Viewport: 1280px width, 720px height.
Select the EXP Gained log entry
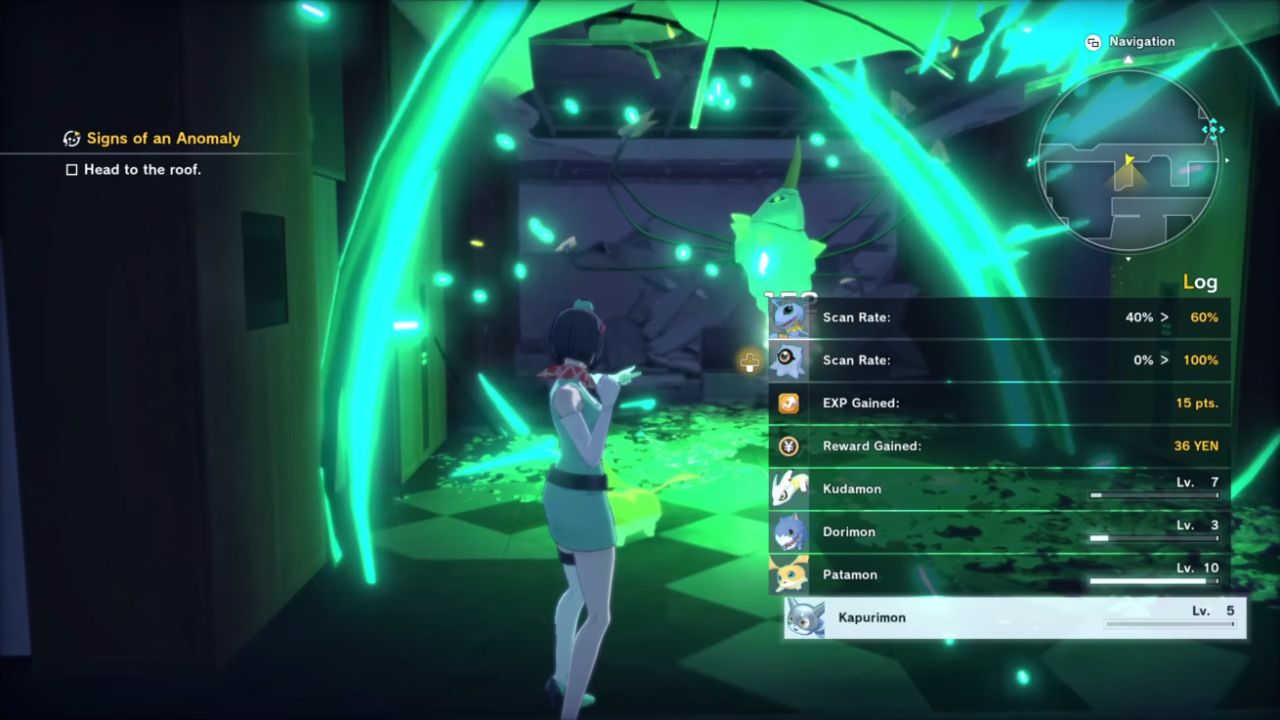999,403
